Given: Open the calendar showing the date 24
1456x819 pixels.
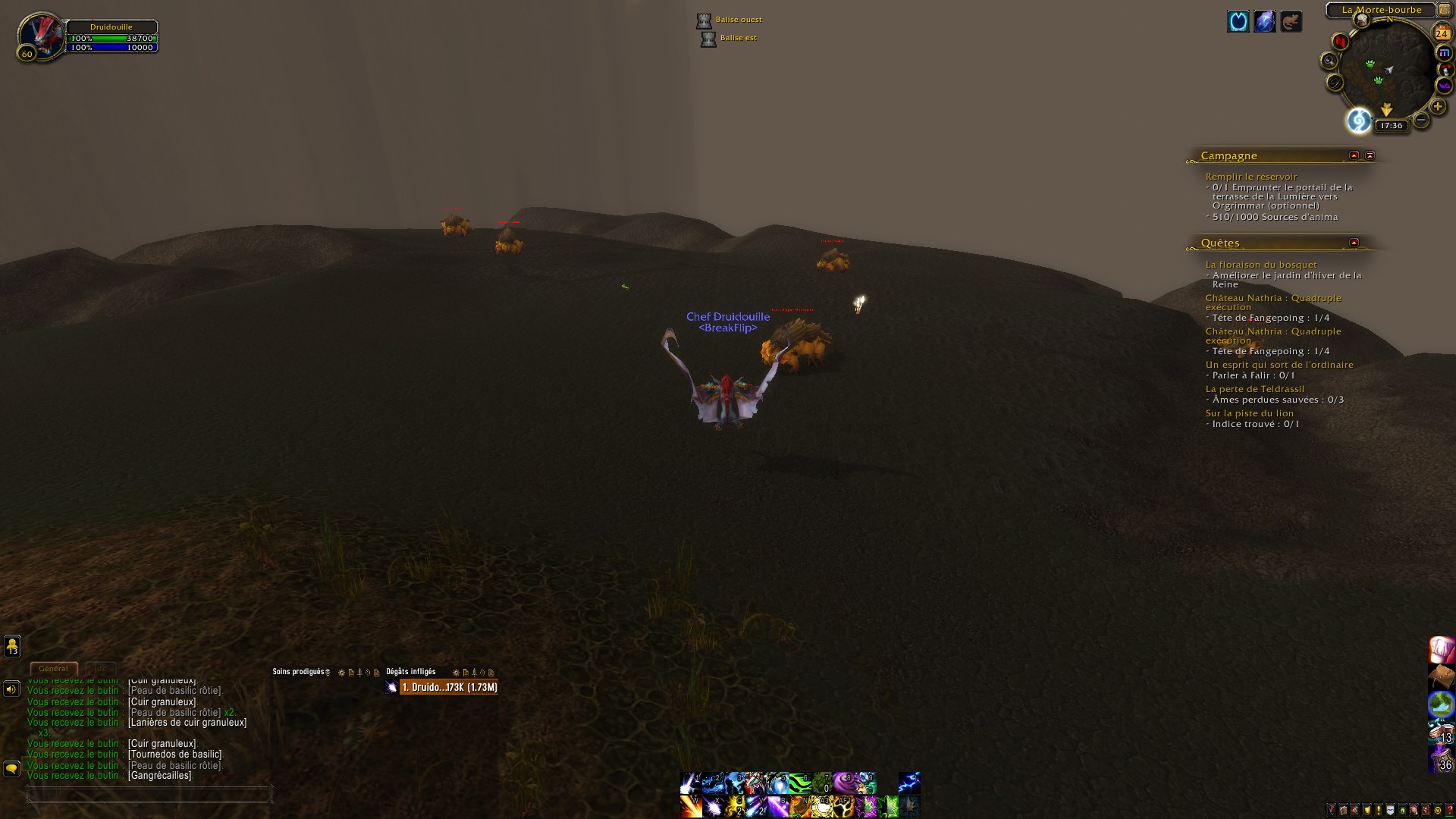Looking at the screenshot, I should pos(1442,33).
